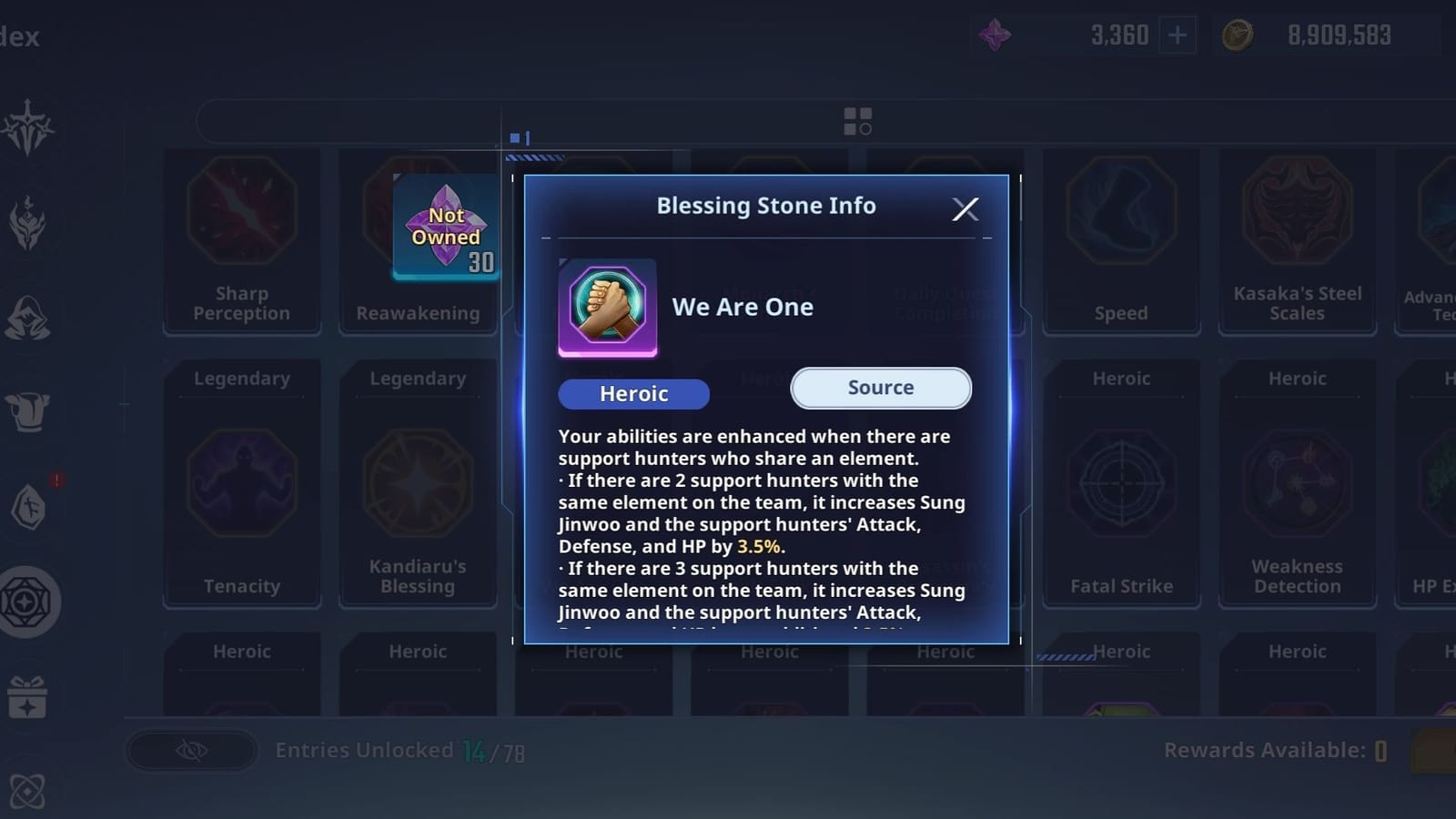
Task: Click the We Are One blessing stone icon
Action: (x=608, y=308)
